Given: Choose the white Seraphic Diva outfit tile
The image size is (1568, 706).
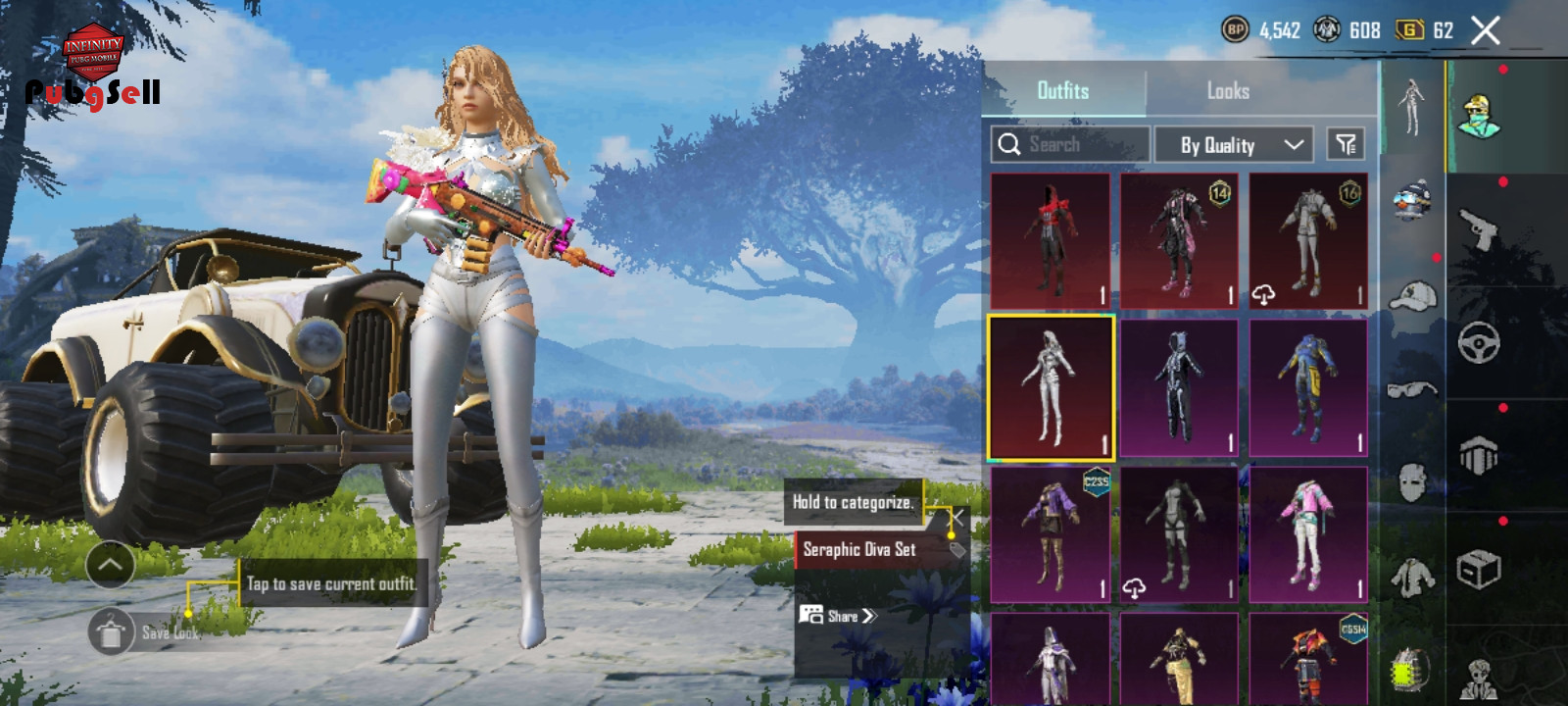Looking at the screenshot, I should click(1051, 387).
